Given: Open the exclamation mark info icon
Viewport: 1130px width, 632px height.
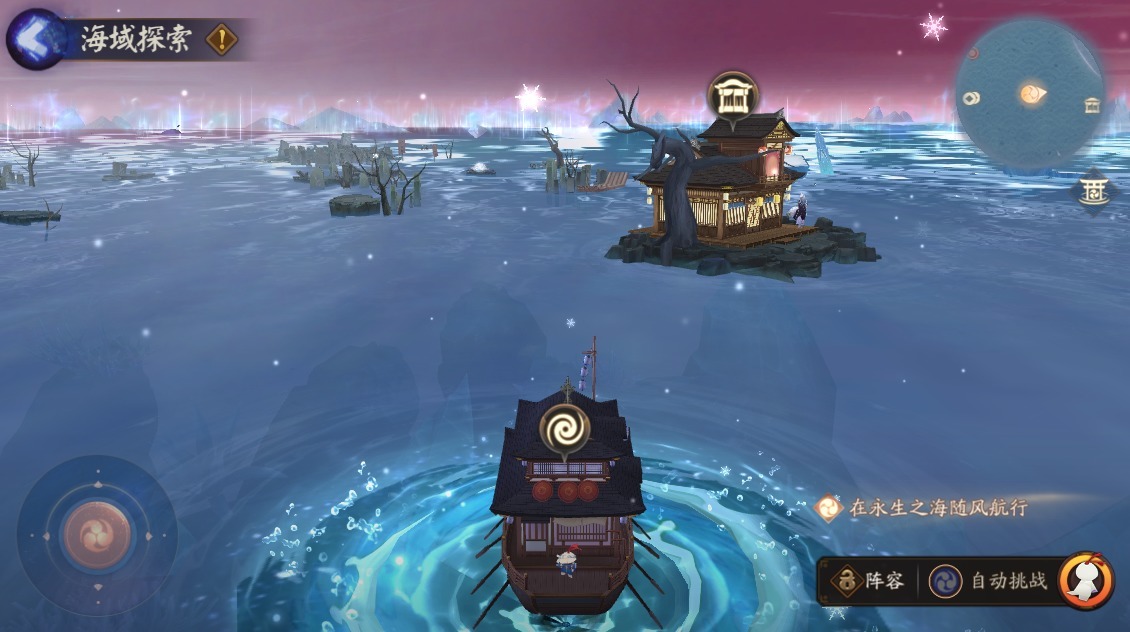Looking at the screenshot, I should 222,40.
